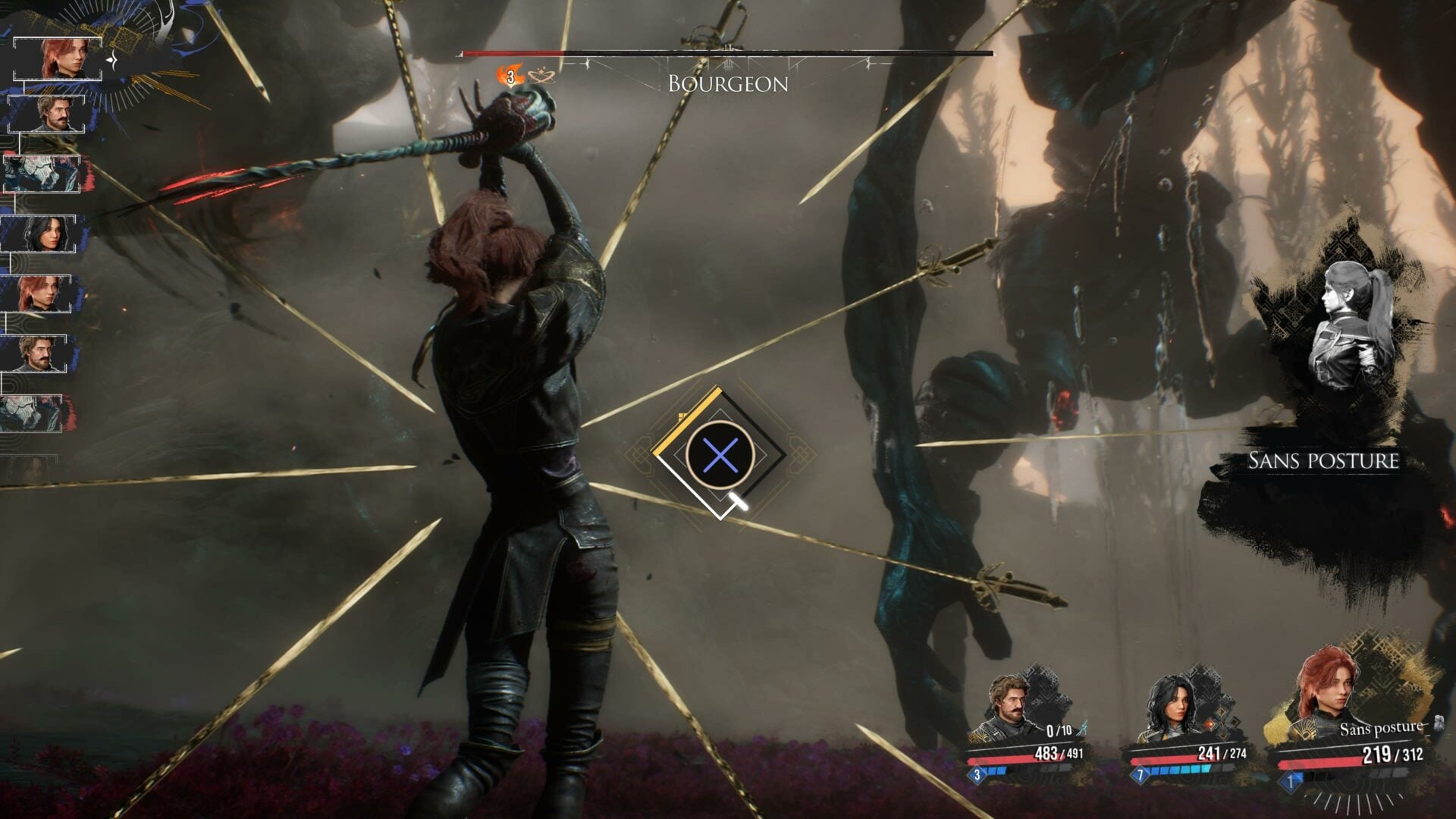The image size is (1456, 819).
Task: Inspect the status icon beside the burn stack
Action: [x=541, y=76]
